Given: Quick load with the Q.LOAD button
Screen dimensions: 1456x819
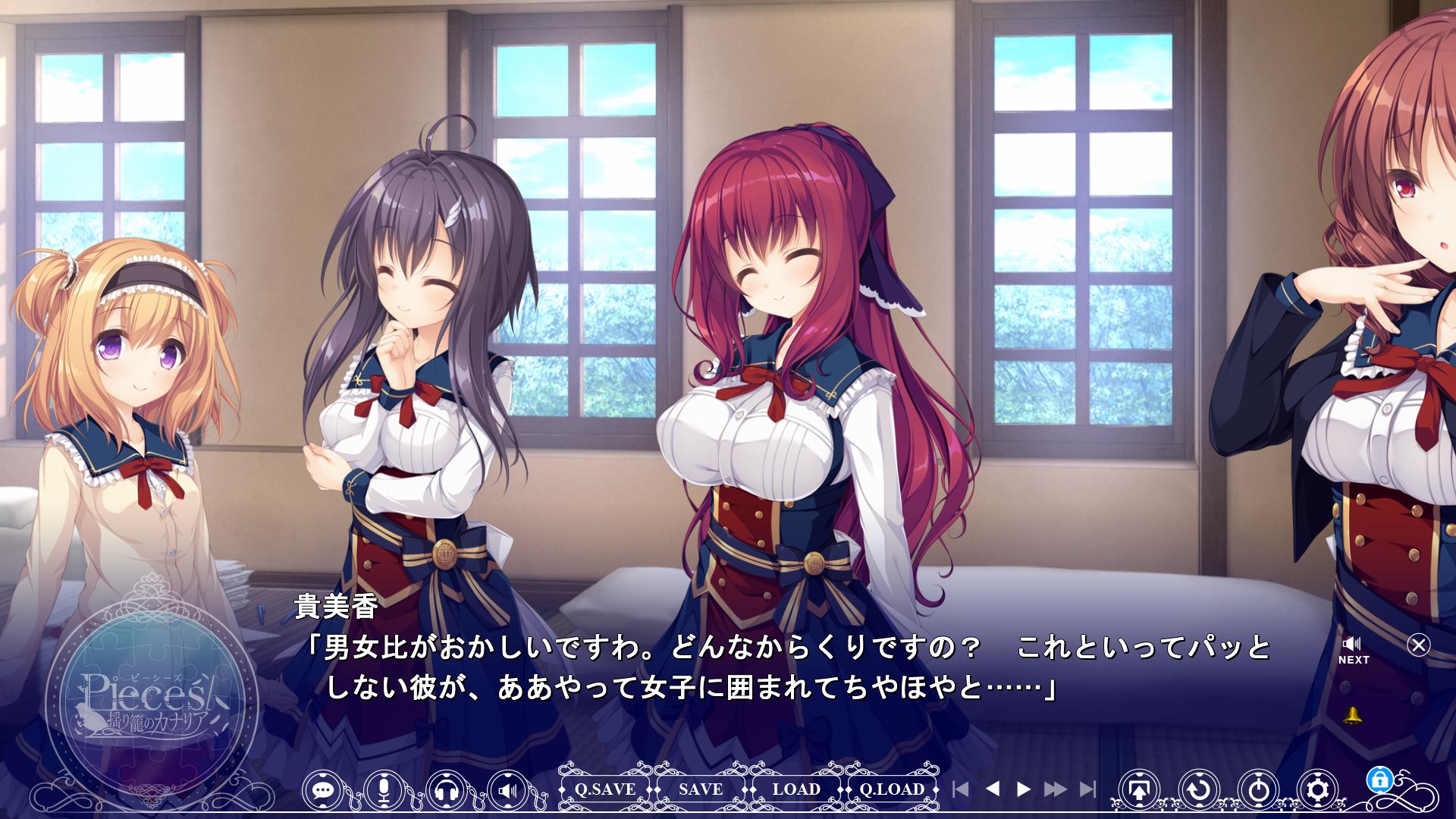Looking at the screenshot, I should click(892, 789).
